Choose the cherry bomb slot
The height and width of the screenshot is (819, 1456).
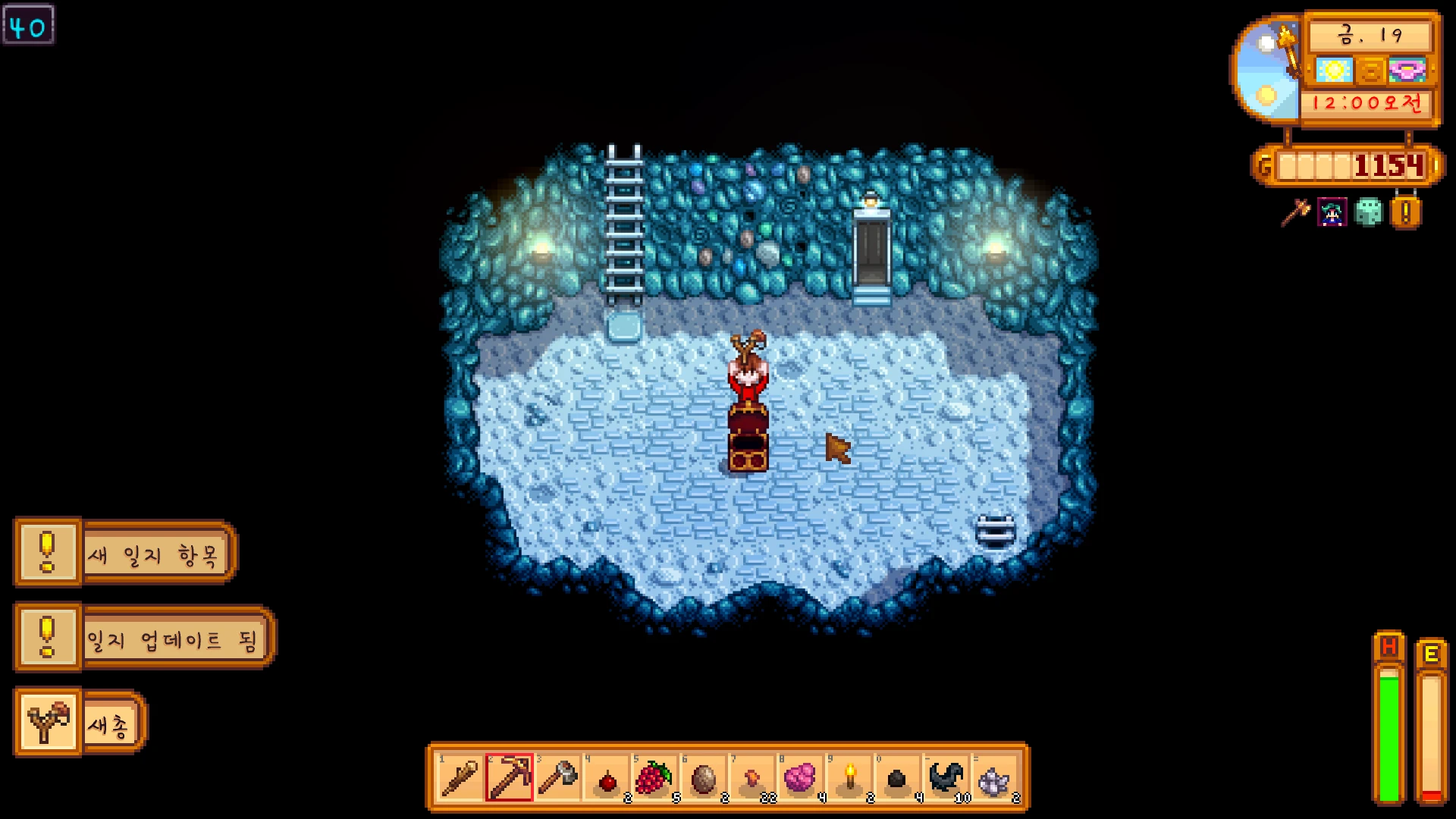[x=607, y=778]
